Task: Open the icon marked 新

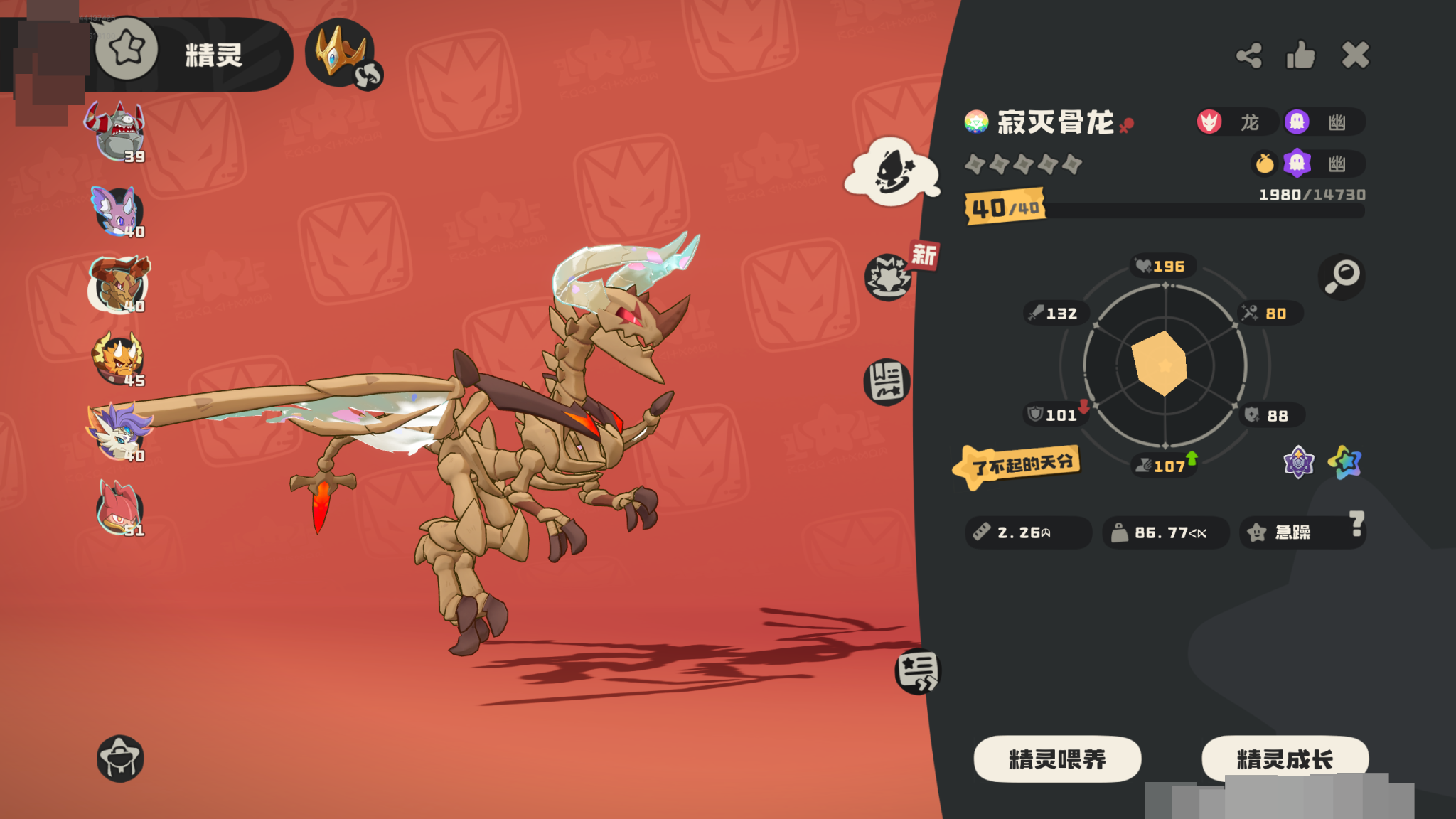Action: 889,277
